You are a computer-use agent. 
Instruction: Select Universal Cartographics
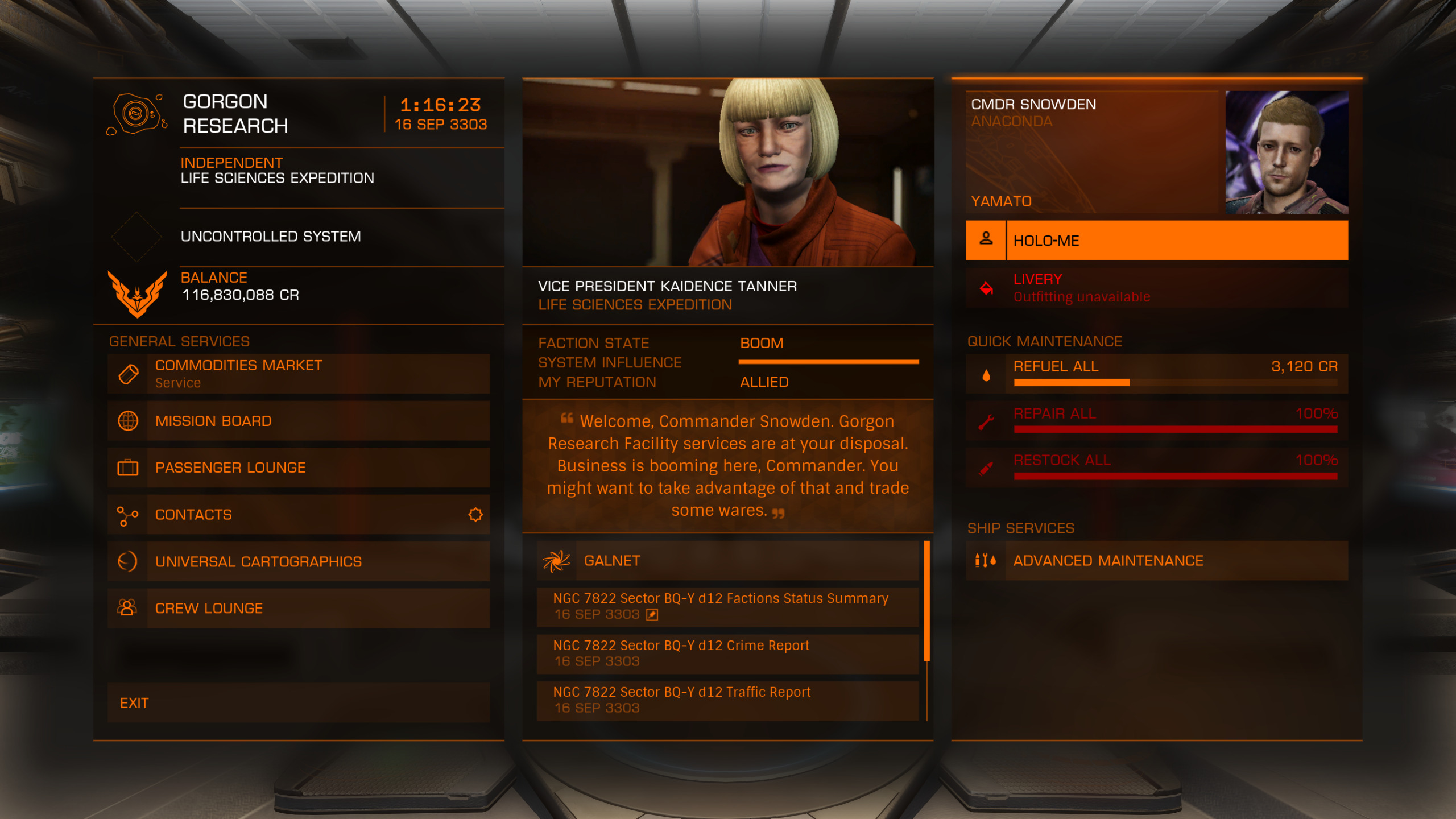(299, 561)
